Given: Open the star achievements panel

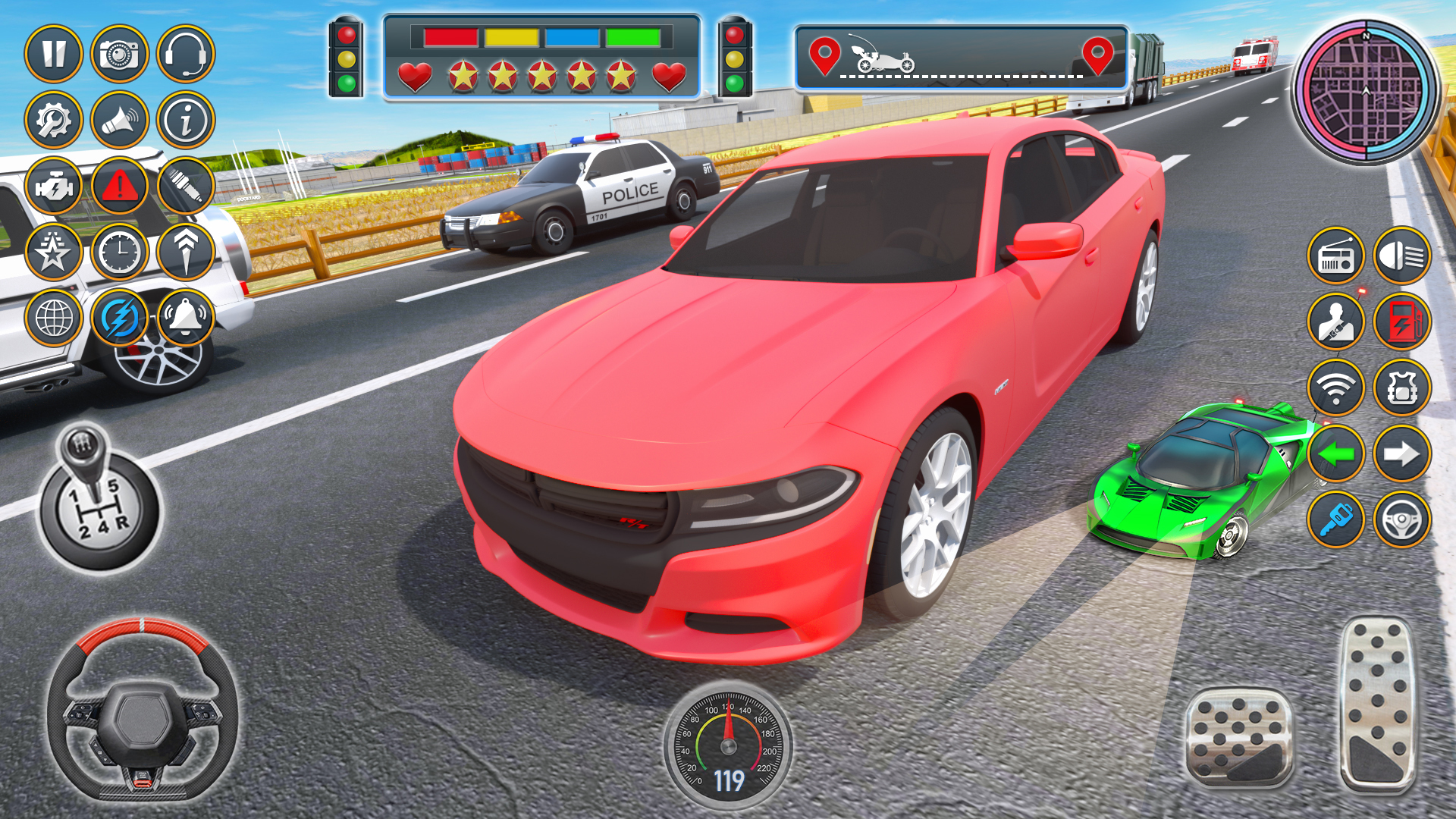Looking at the screenshot, I should click(x=55, y=250).
